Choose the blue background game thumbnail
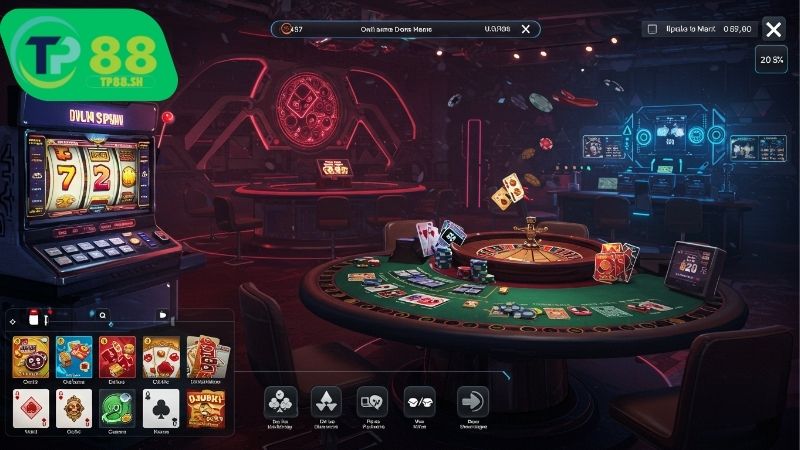The image size is (800, 450). pos(74,356)
